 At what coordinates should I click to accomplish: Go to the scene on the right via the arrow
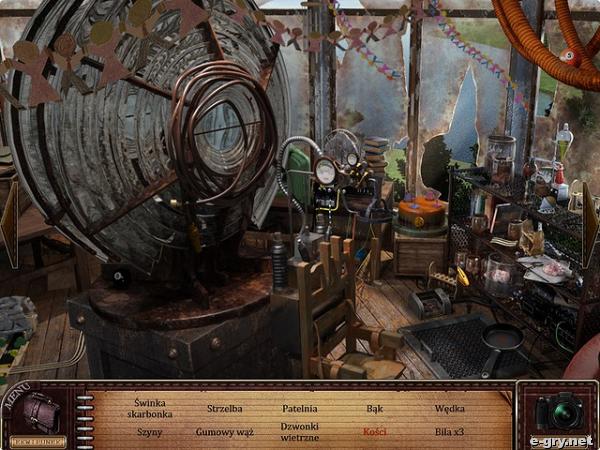tap(592, 224)
